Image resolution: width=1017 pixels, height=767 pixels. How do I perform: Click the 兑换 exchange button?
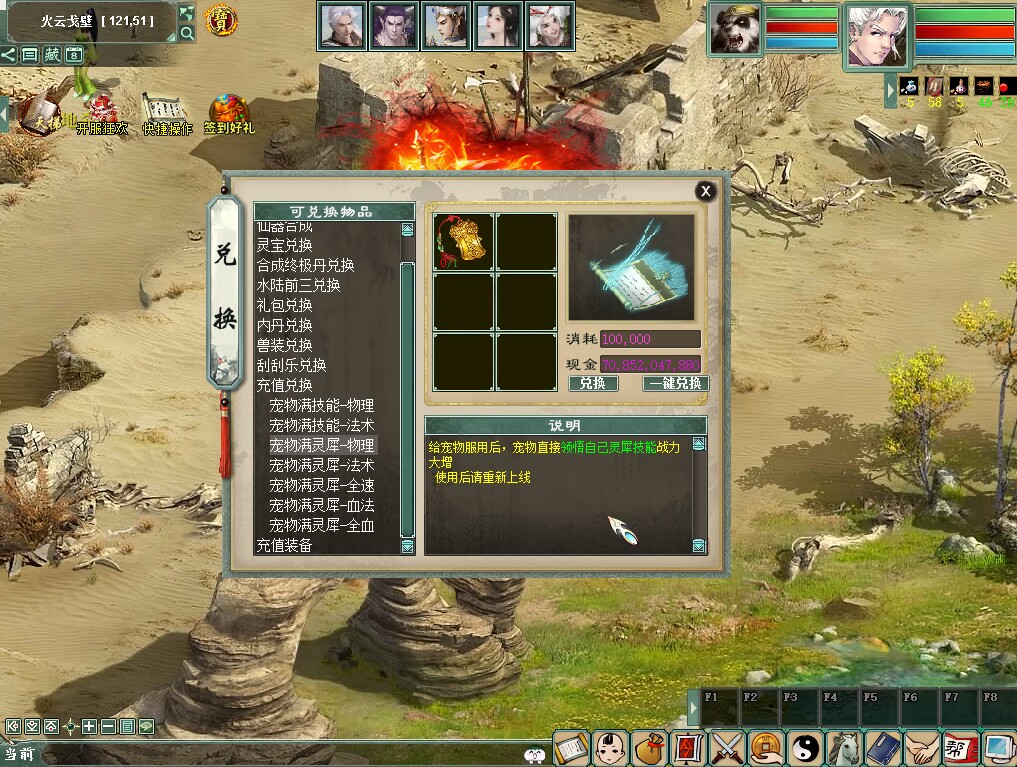(x=593, y=384)
